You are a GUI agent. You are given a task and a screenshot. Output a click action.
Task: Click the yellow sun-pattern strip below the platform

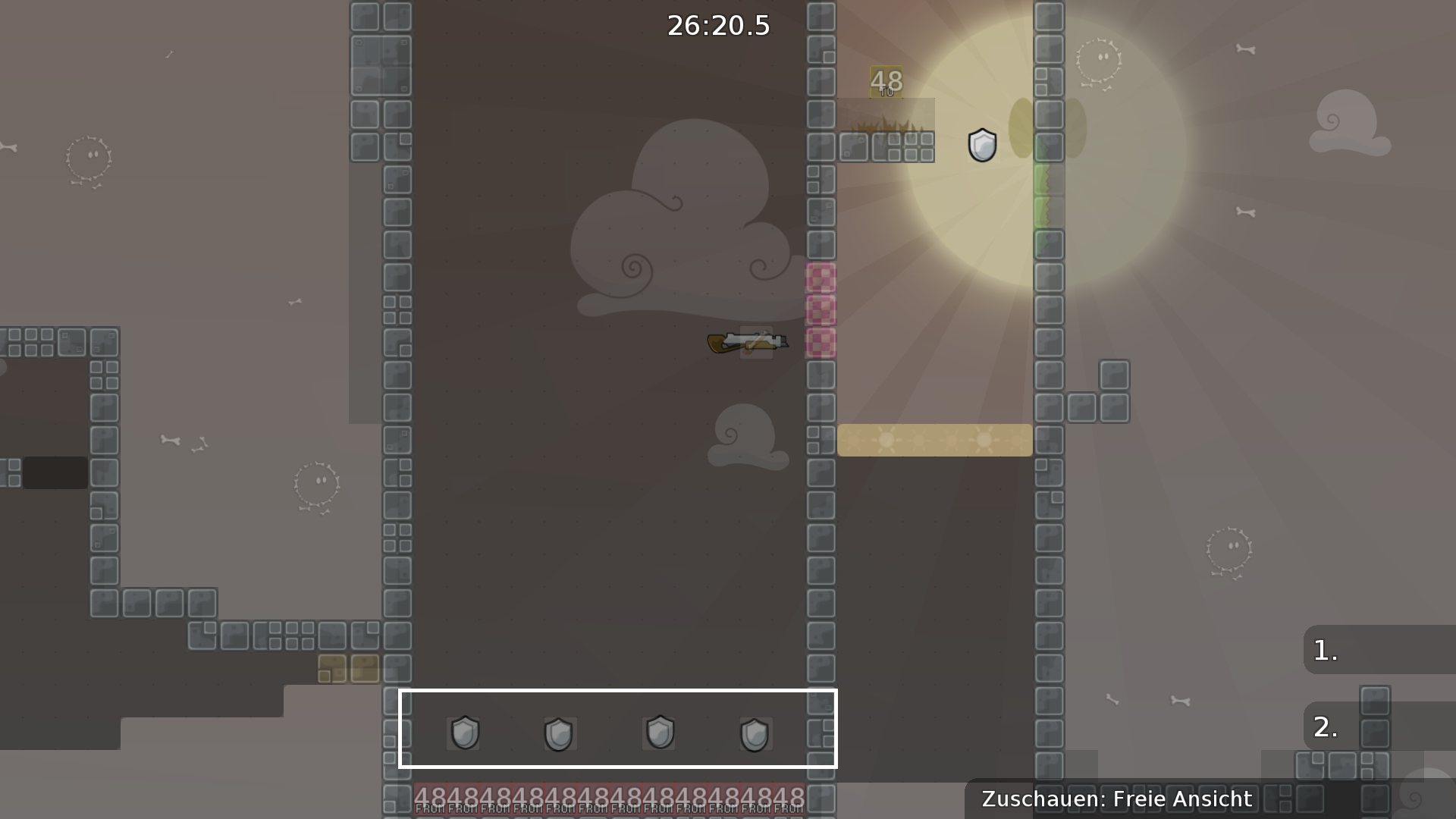tap(934, 439)
